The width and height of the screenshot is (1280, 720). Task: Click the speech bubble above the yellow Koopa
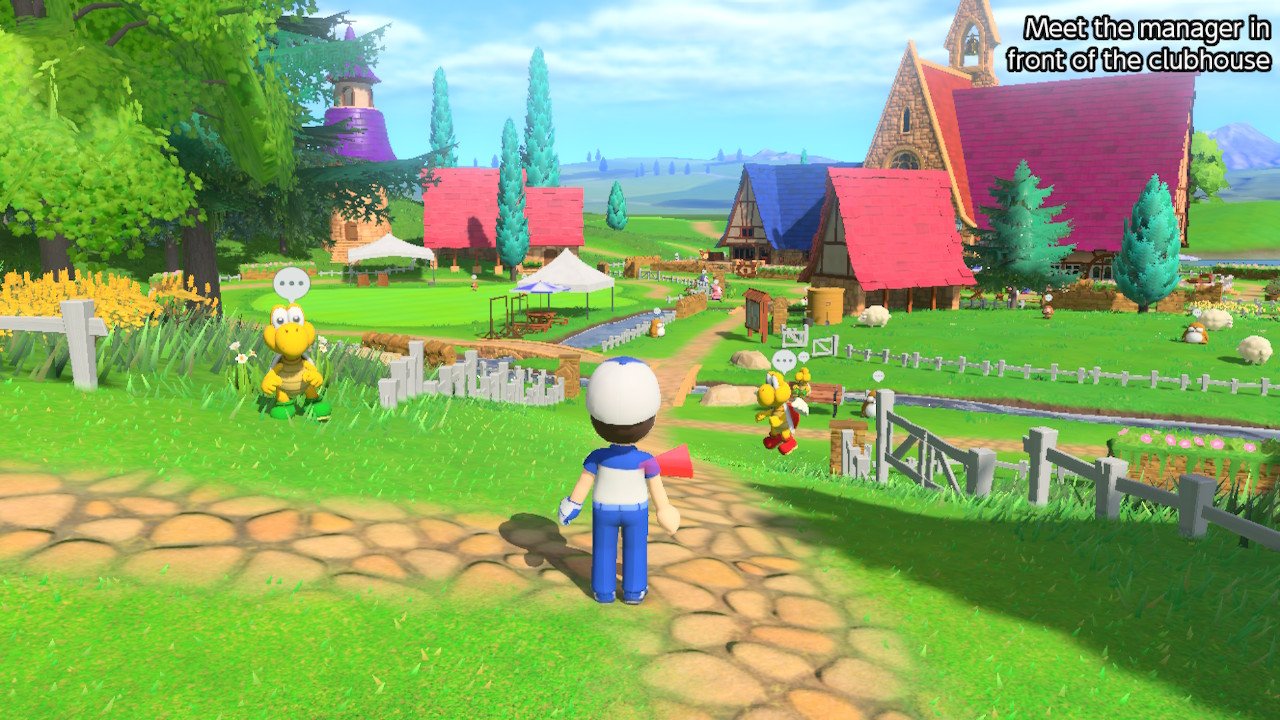click(291, 283)
